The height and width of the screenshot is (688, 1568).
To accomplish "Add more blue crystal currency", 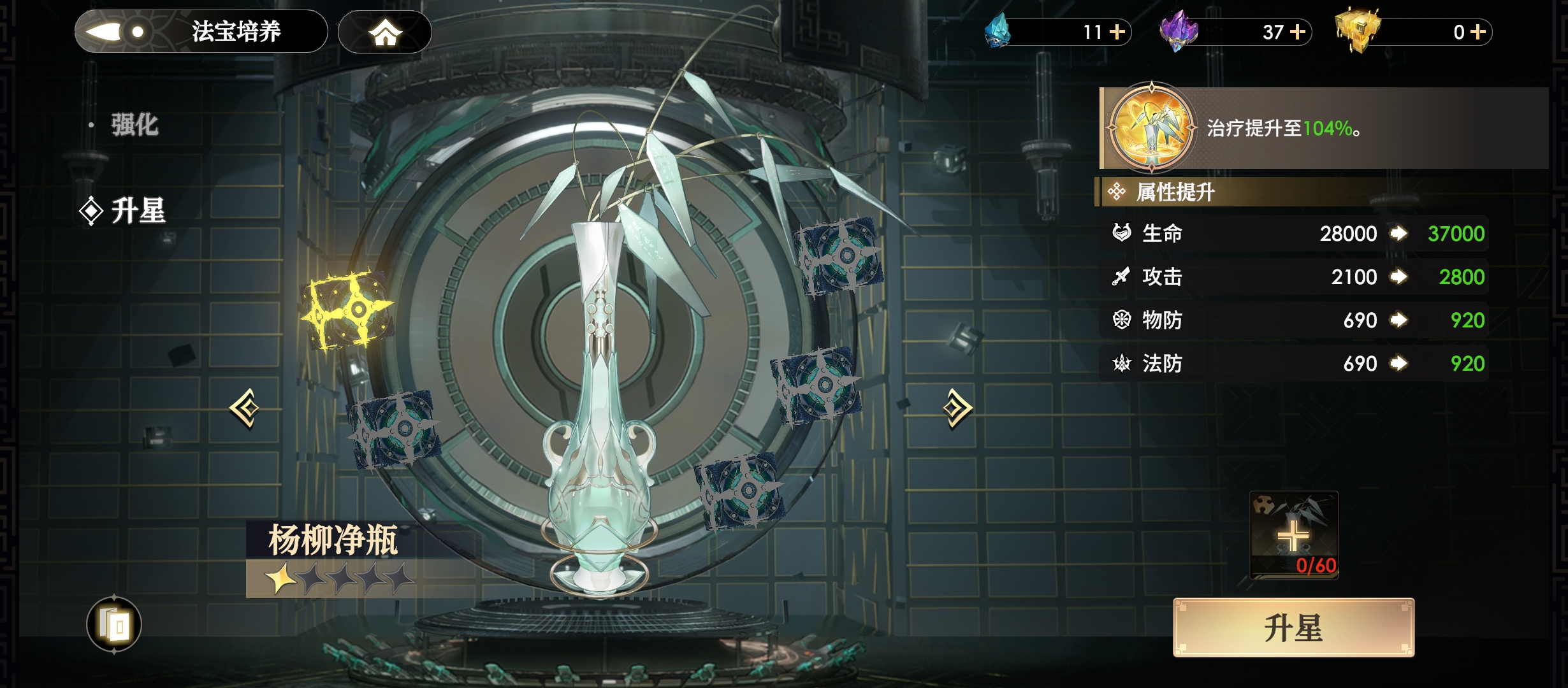I will point(1117,32).
